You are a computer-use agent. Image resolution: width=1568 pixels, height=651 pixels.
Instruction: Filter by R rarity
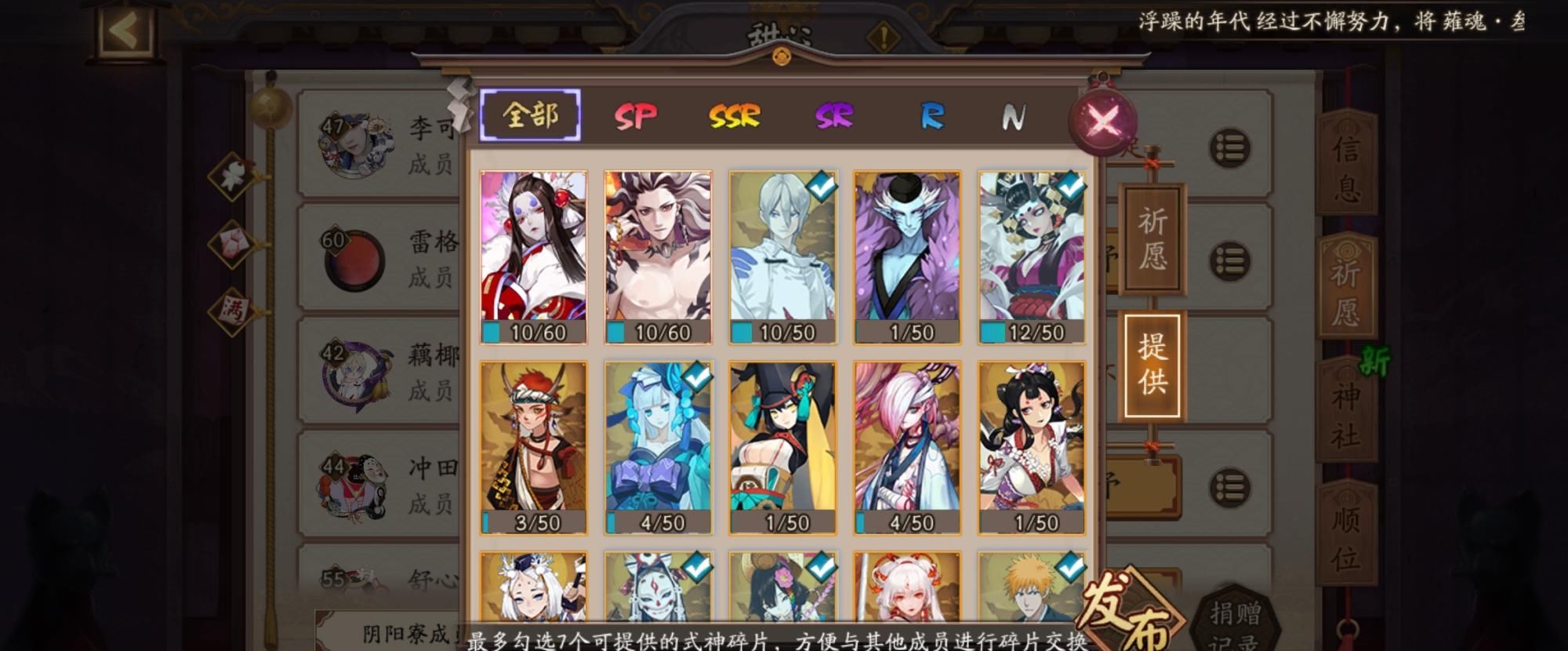[931, 117]
